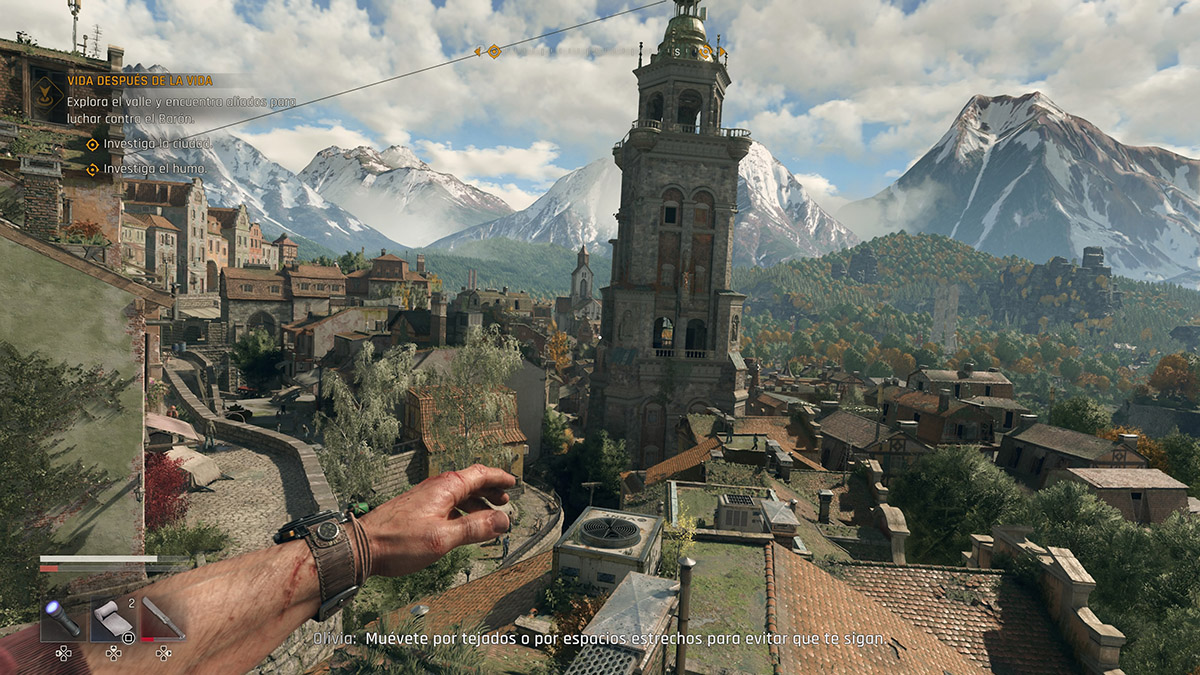Click the objective marker right of the compass S
Image resolution: width=1200 pixels, height=675 pixels.
pos(706,51)
